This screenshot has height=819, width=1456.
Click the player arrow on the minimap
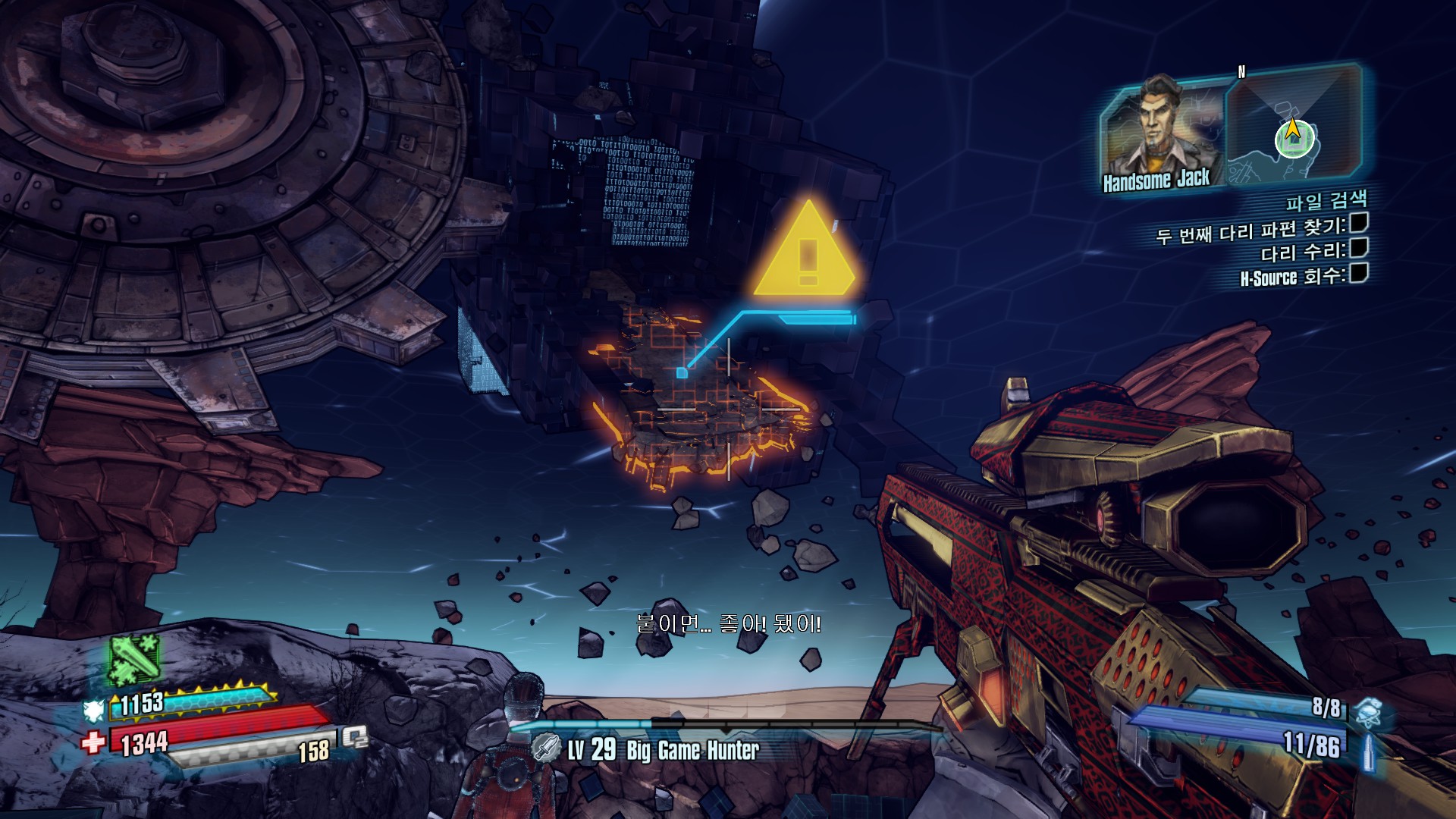point(1293,133)
